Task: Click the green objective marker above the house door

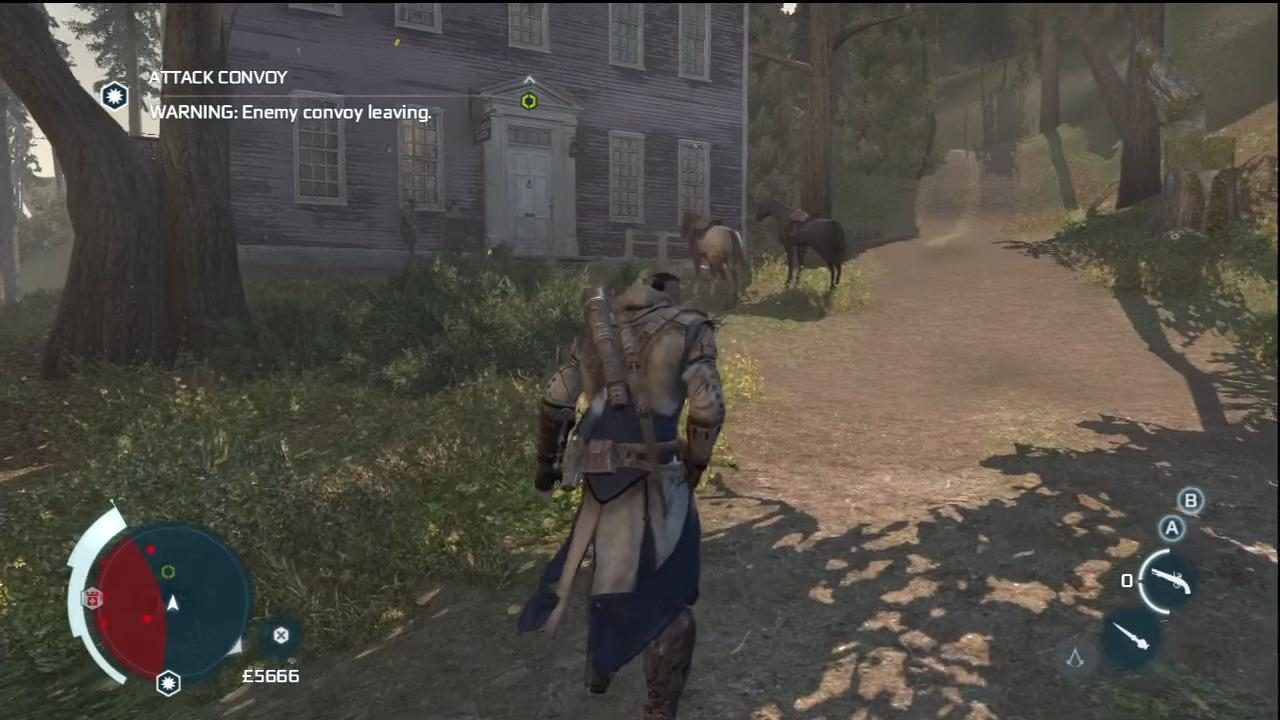Action: [528, 101]
